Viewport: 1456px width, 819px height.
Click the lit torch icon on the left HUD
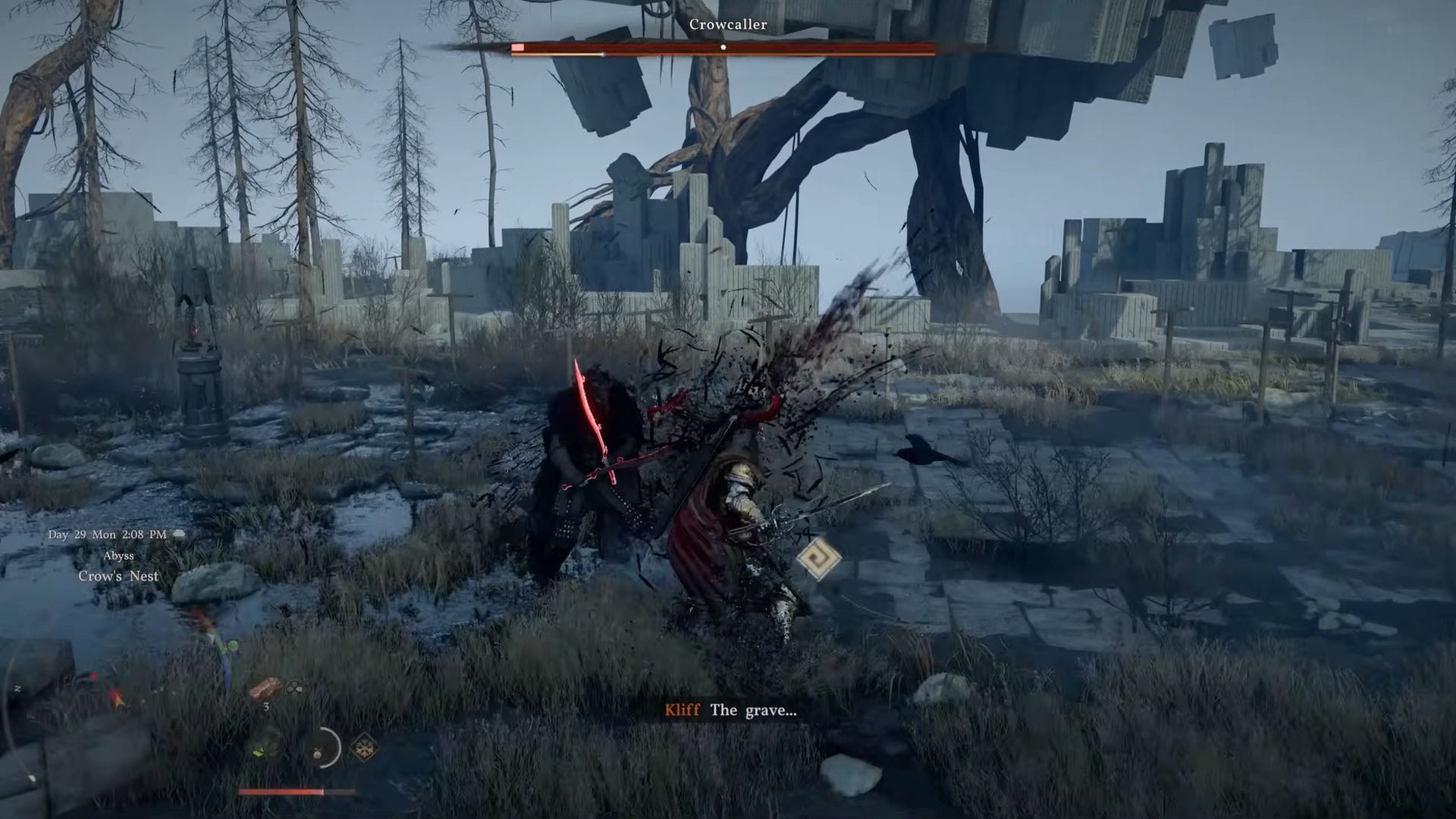(117, 698)
